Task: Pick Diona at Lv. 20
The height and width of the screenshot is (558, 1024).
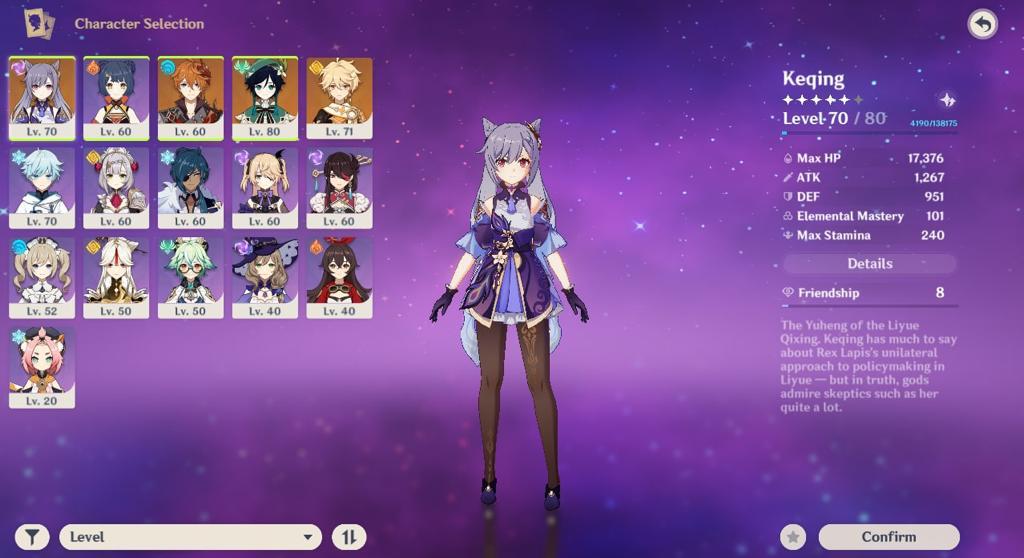Action: click(x=41, y=366)
